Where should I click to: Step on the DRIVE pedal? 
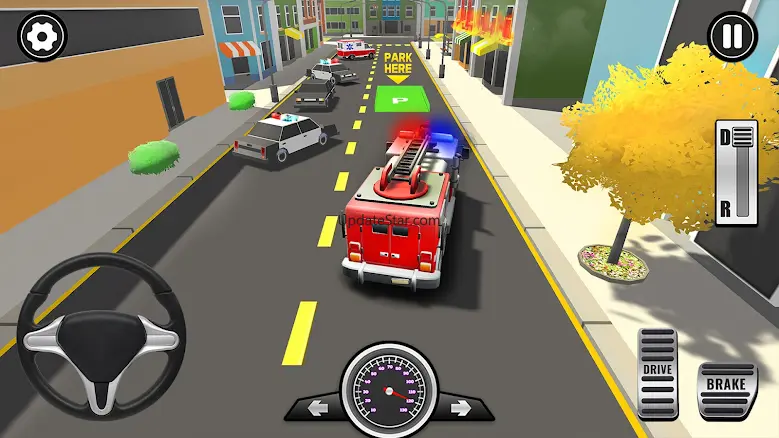[x=658, y=372]
